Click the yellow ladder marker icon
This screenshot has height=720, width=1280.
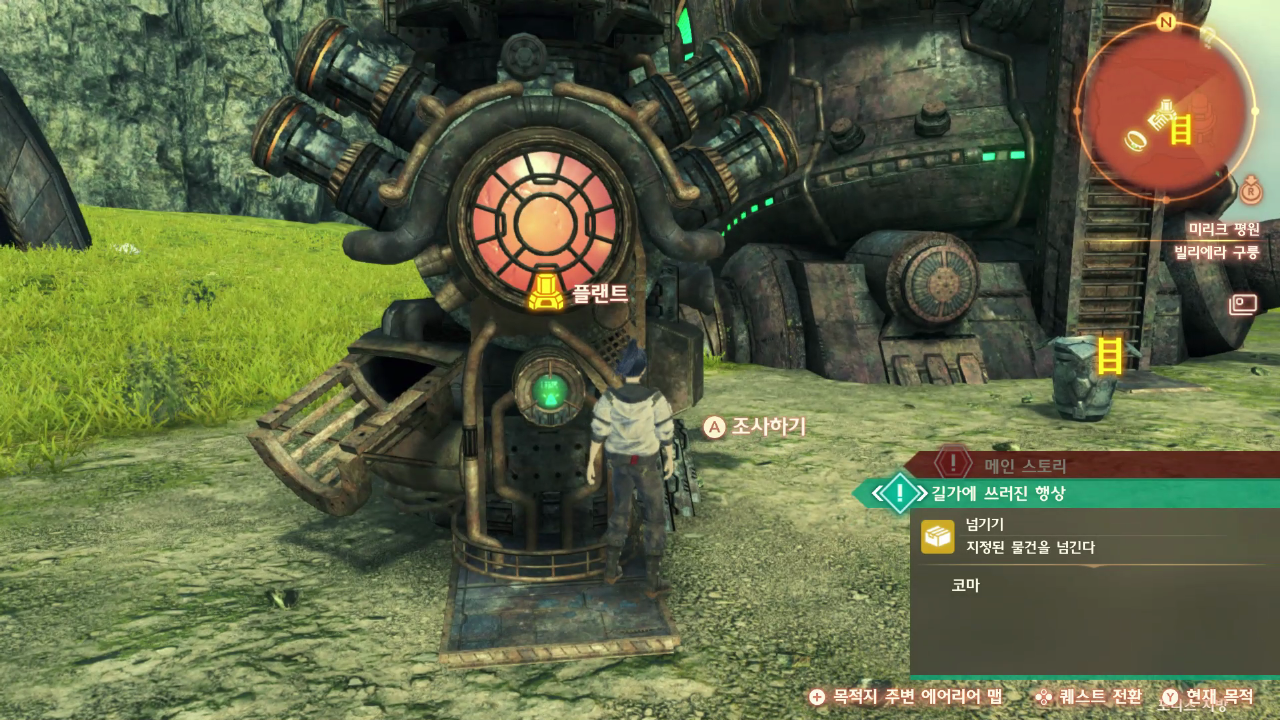1109,355
